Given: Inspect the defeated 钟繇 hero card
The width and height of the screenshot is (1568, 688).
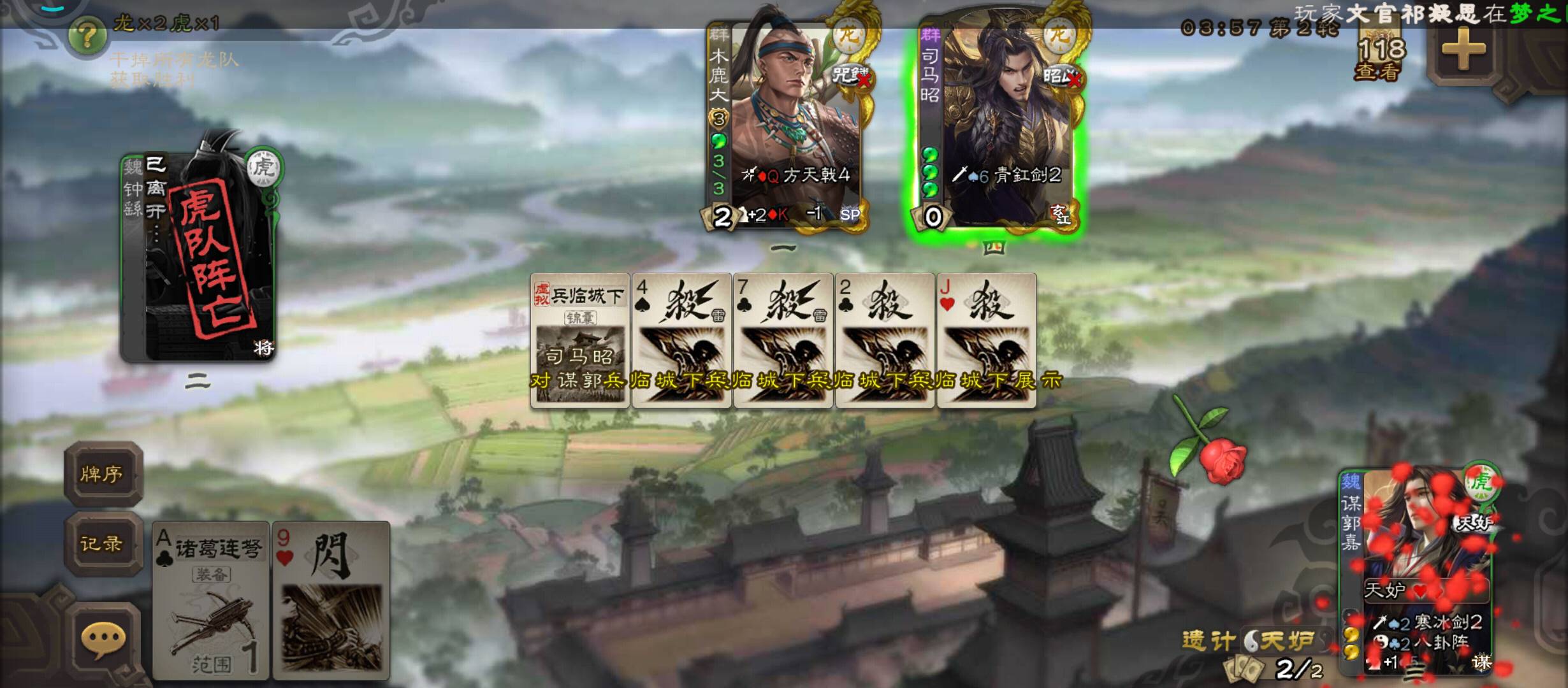Looking at the screenshot, I should point(199,255).
